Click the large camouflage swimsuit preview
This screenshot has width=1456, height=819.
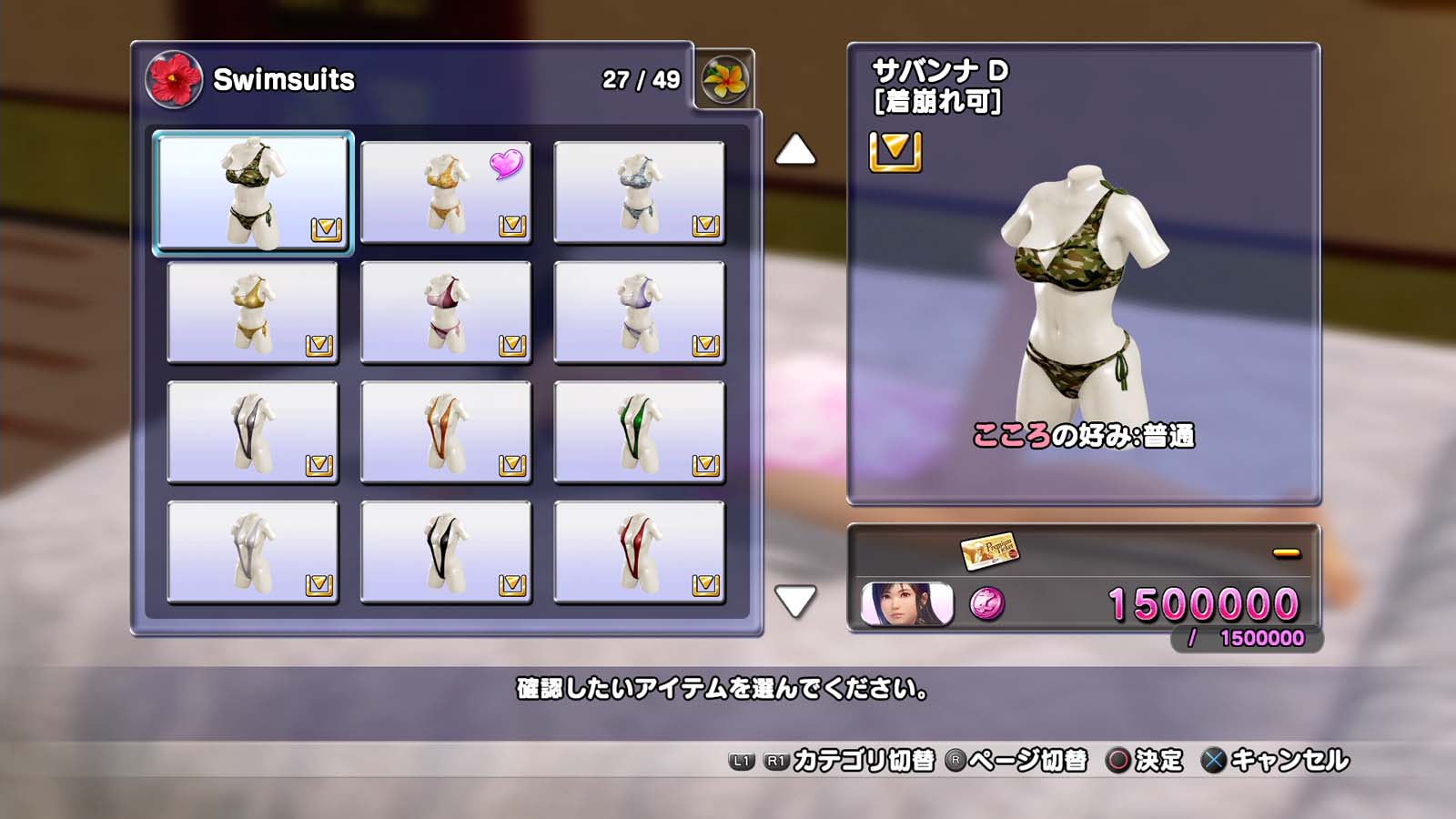(x=1081, y=291)
